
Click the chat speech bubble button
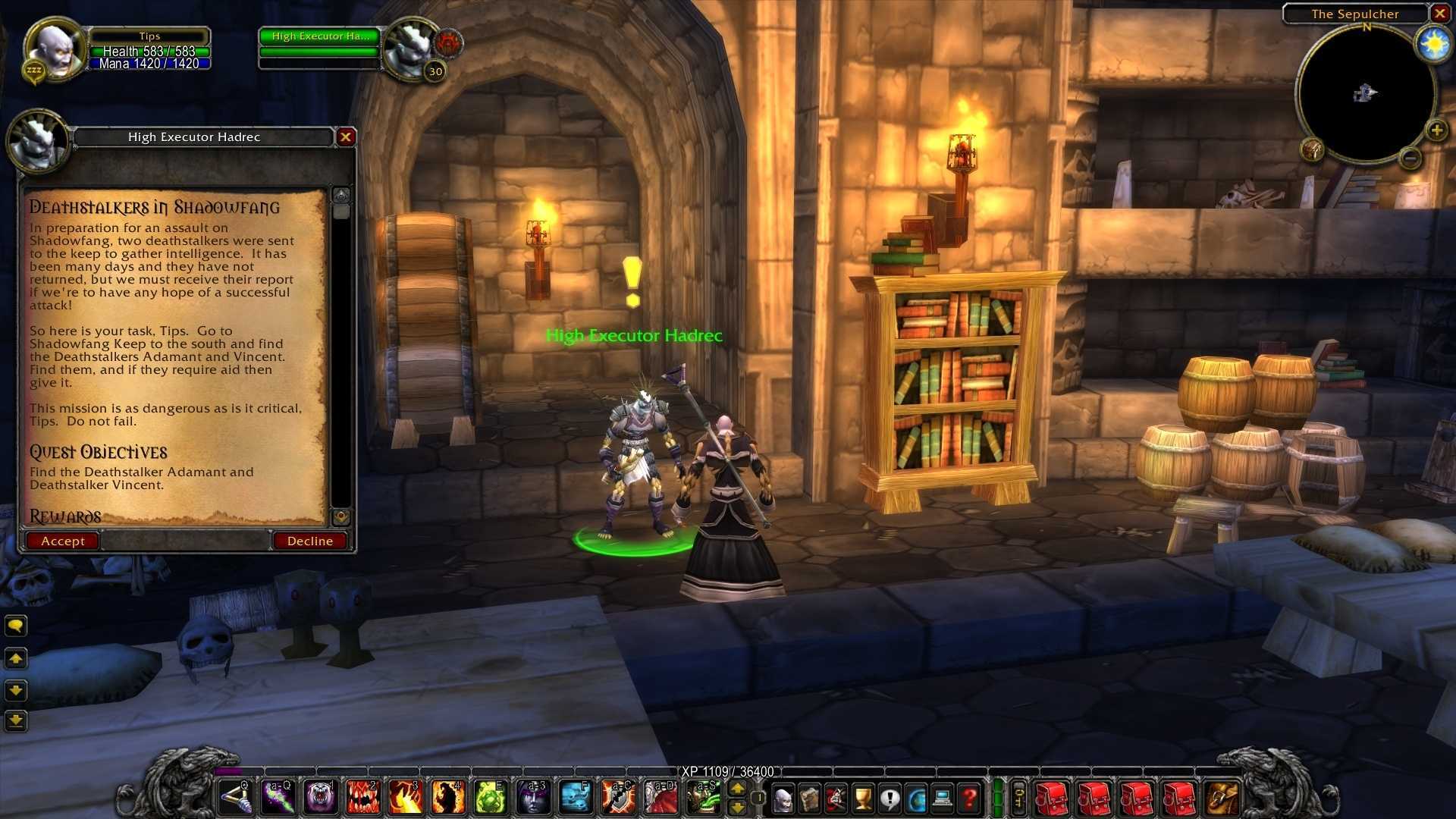pyautogui.click(x=16, y=626)
